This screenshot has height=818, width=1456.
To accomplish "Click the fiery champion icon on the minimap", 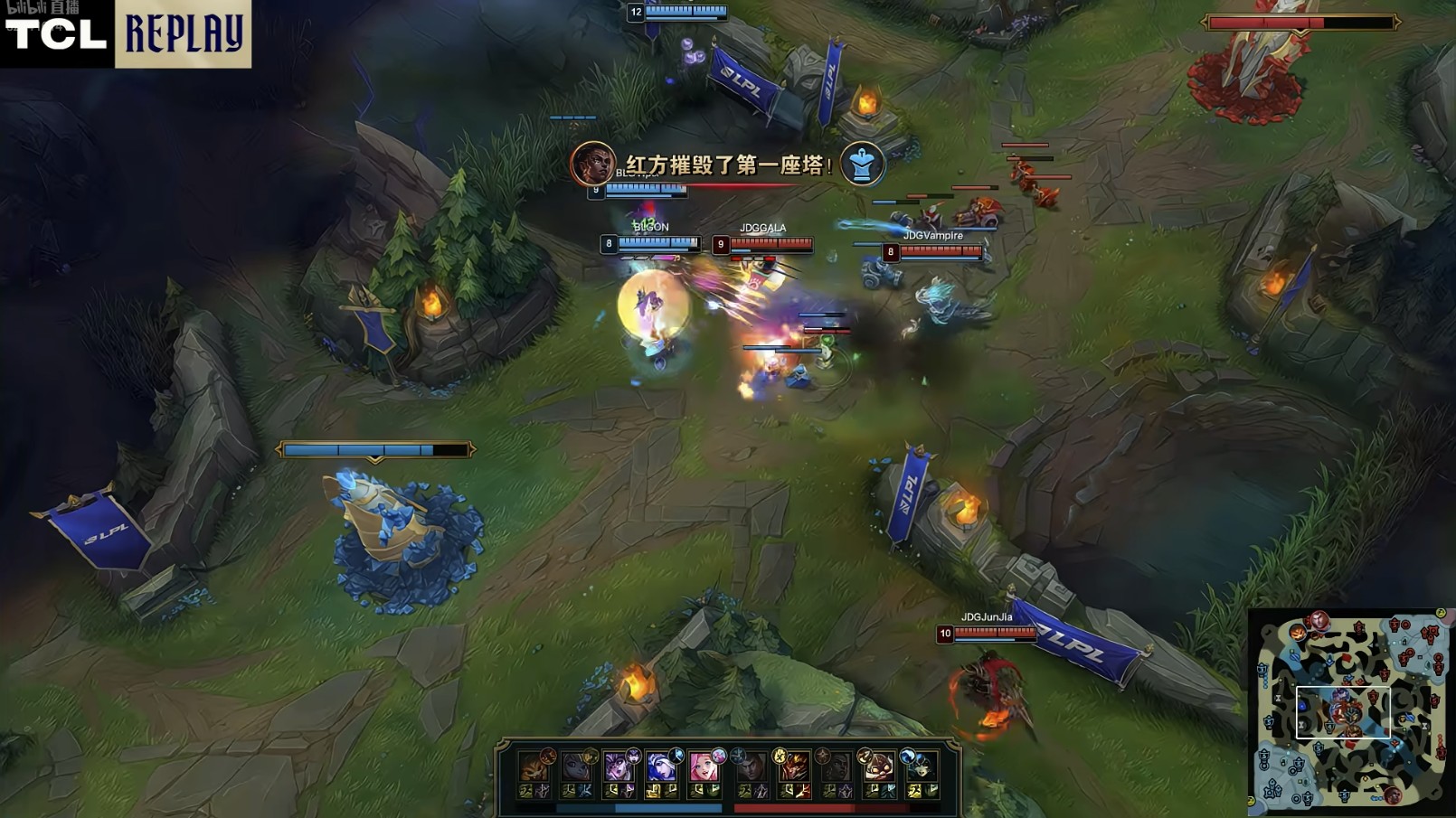I will [x=1299, y=633].
